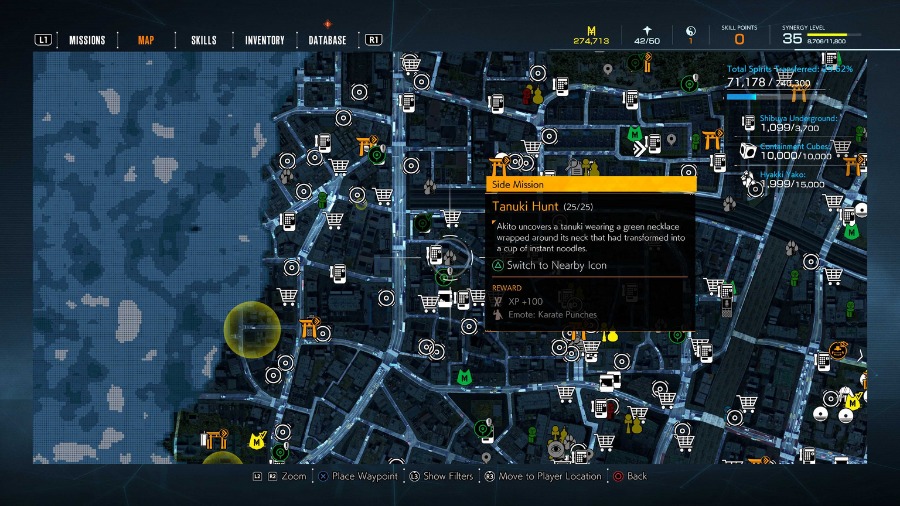This screenshot has width=900, height=506.
Task: Open the Database tab
Action: tap(327, 40)
